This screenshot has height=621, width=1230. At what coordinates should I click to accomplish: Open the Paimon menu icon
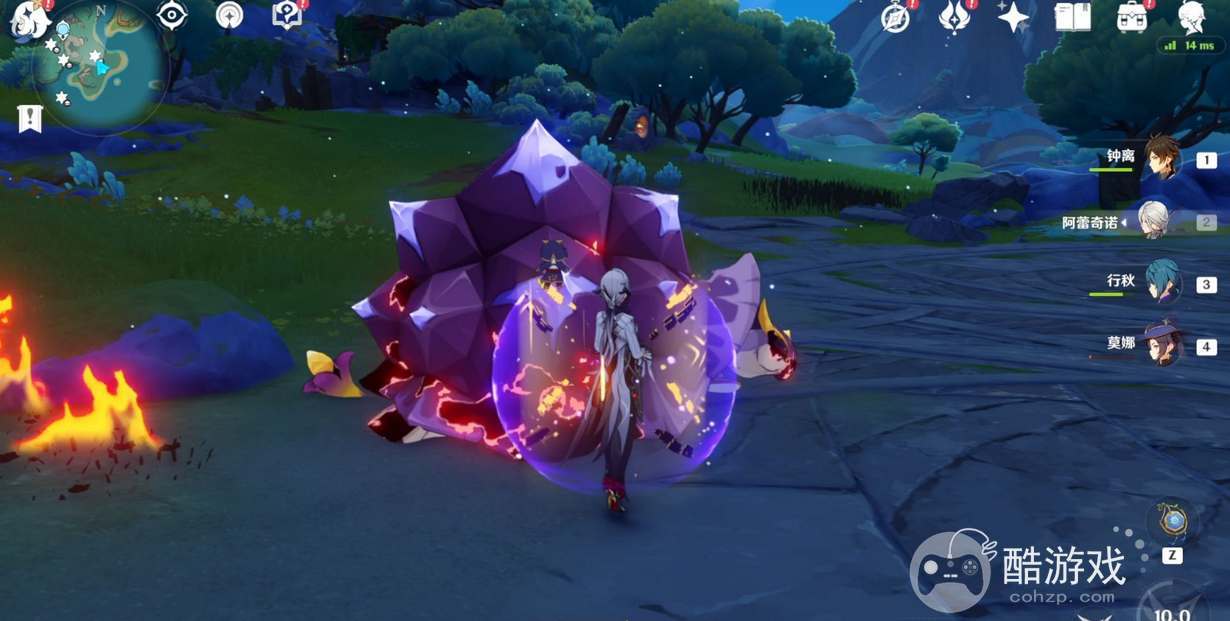click(x=24, y=20)
